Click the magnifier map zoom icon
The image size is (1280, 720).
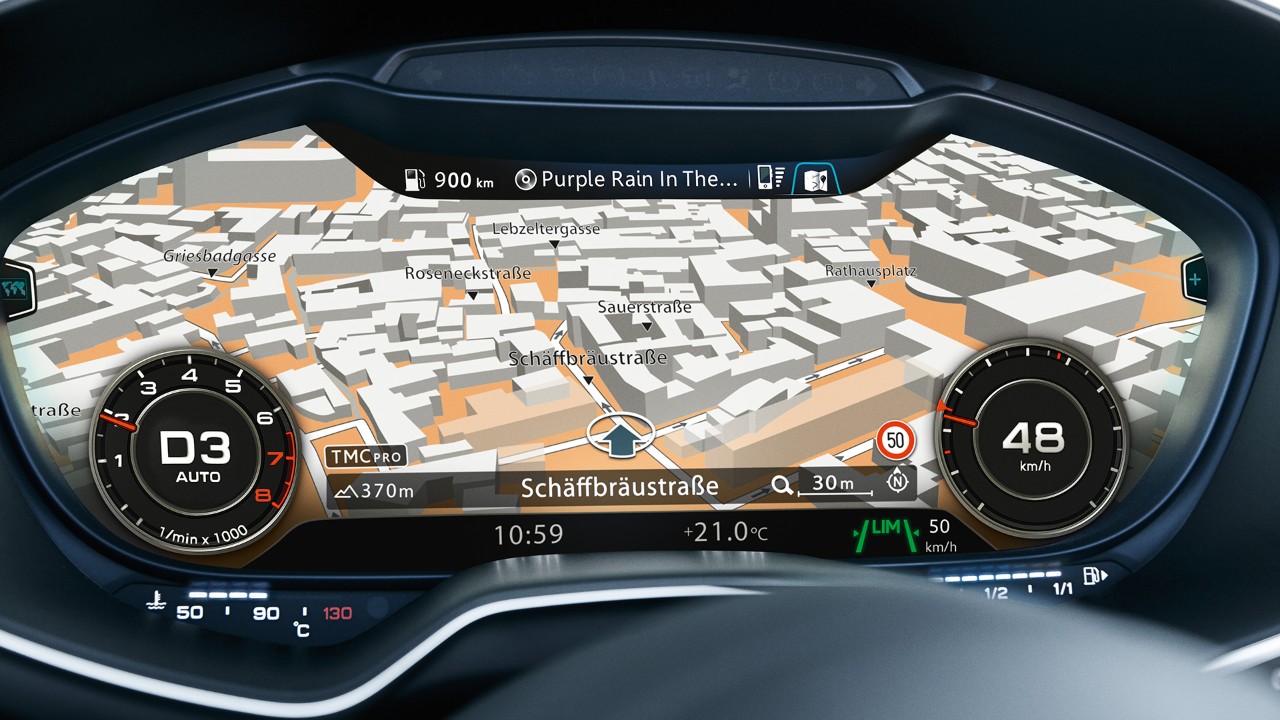[782, 486]
